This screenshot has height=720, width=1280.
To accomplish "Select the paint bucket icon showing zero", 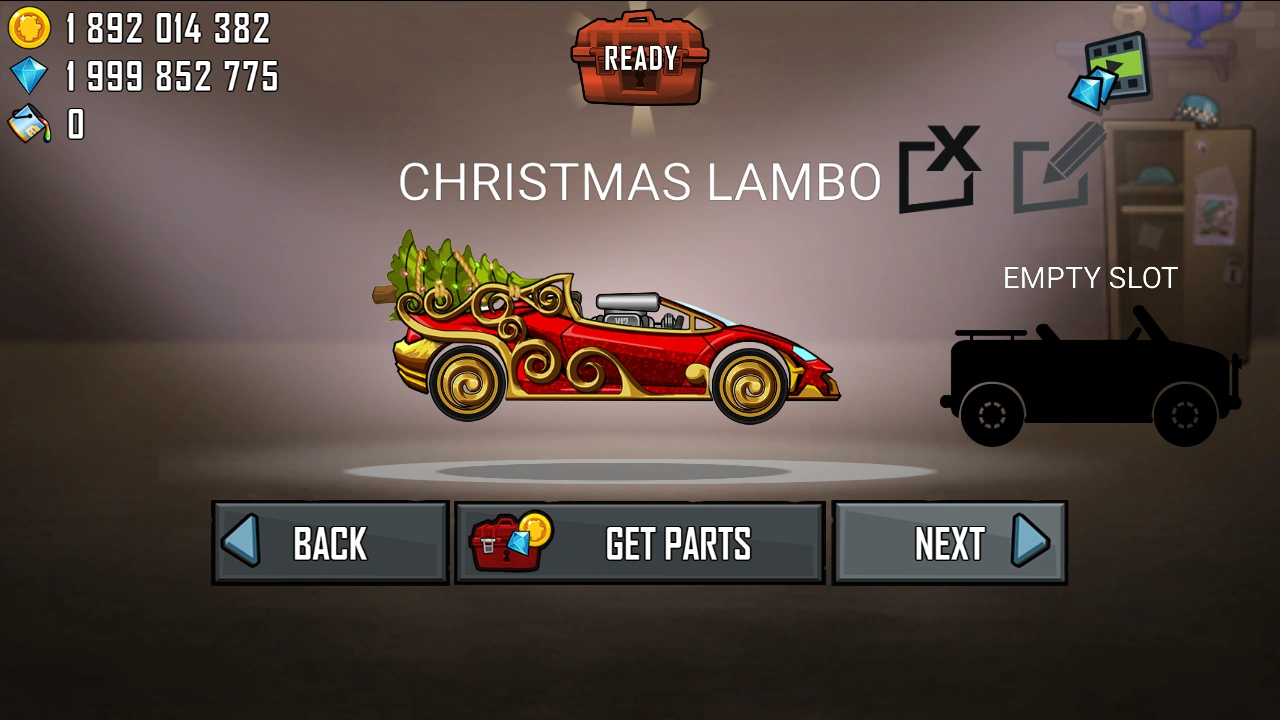I will tap(30, 124).
